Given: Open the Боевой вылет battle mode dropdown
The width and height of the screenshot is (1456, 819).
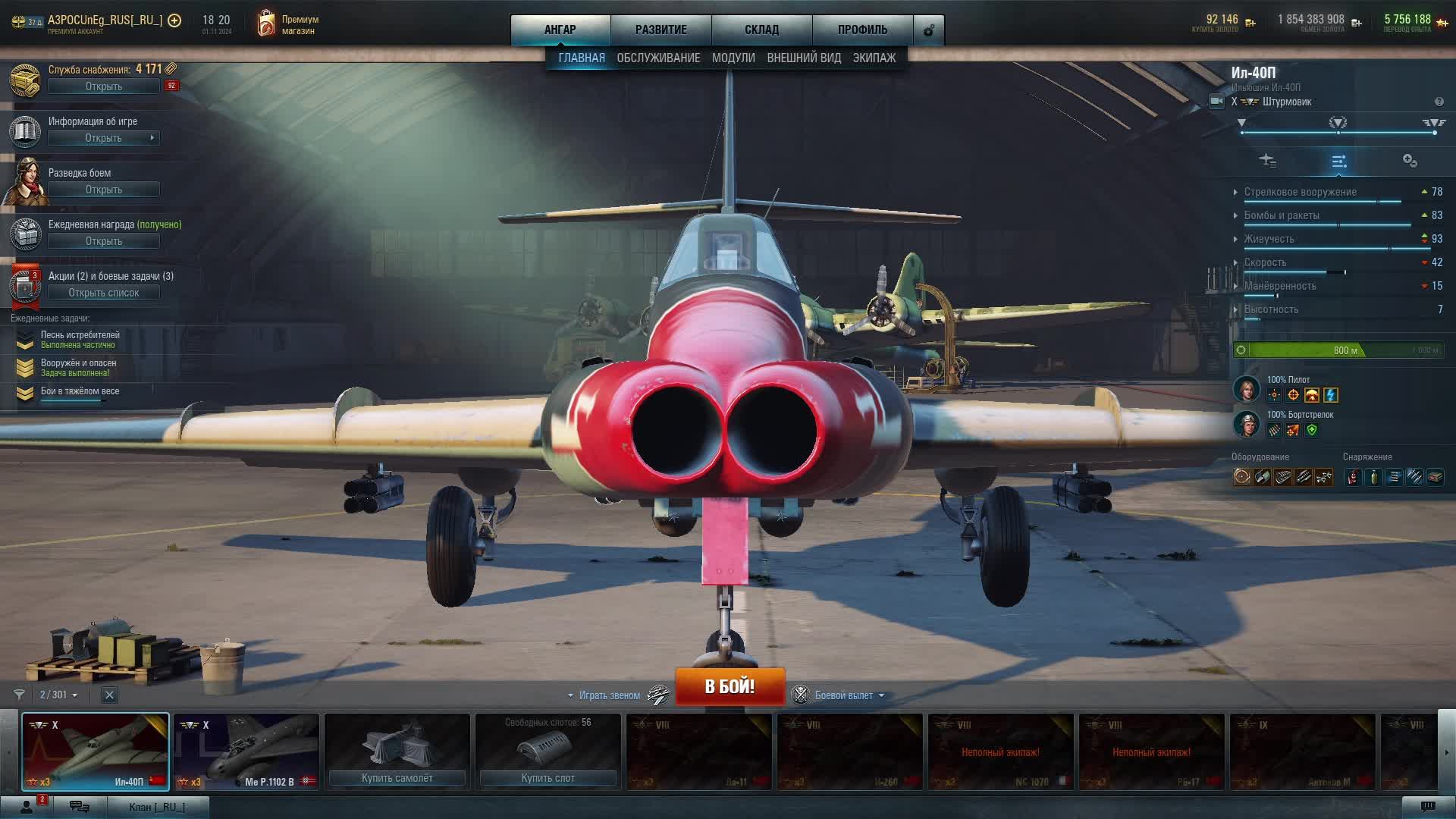Looking at the screenshot, I should (x=843, y=695).
